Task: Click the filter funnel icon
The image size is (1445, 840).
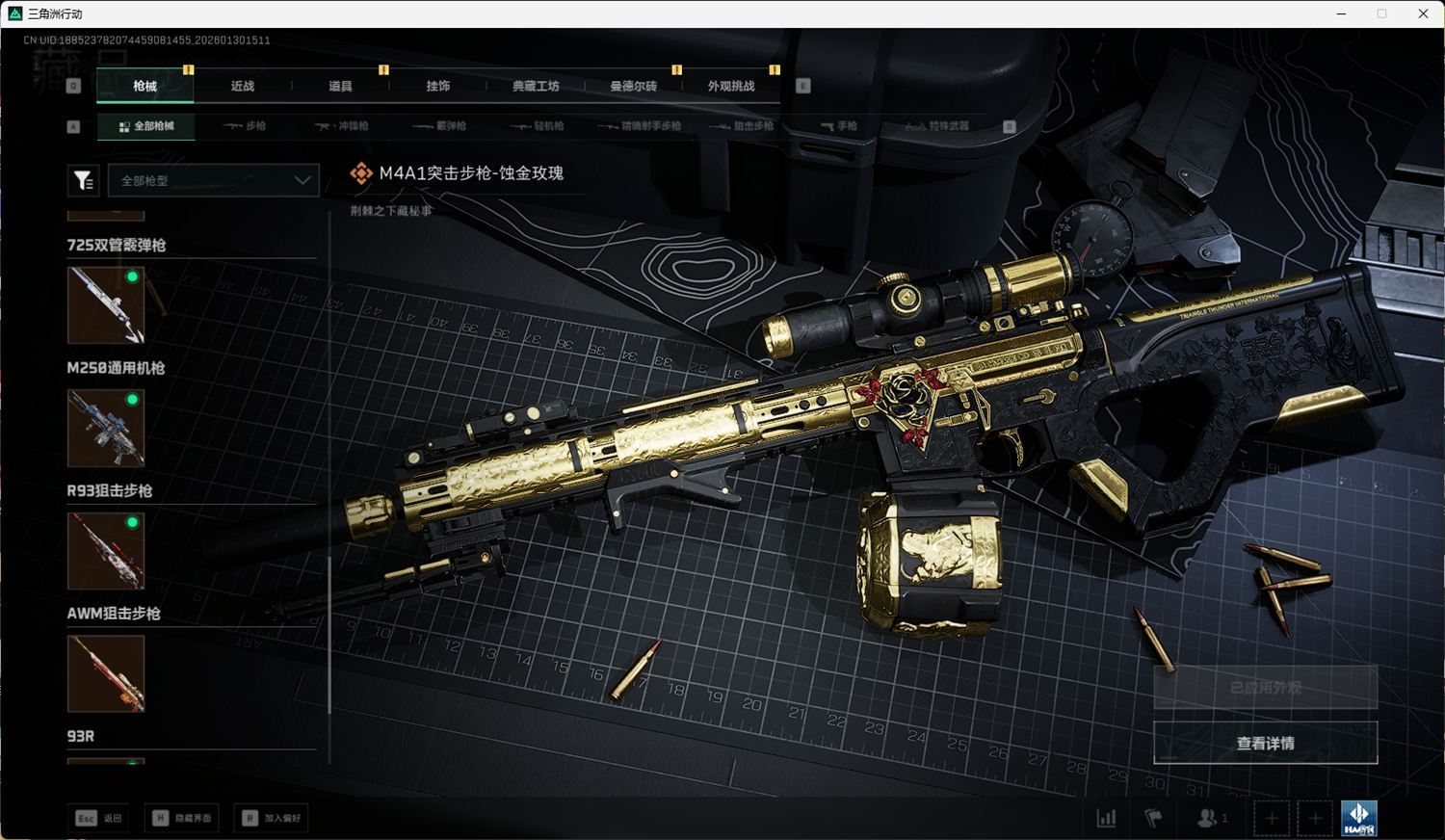Action: coord(84,180)
